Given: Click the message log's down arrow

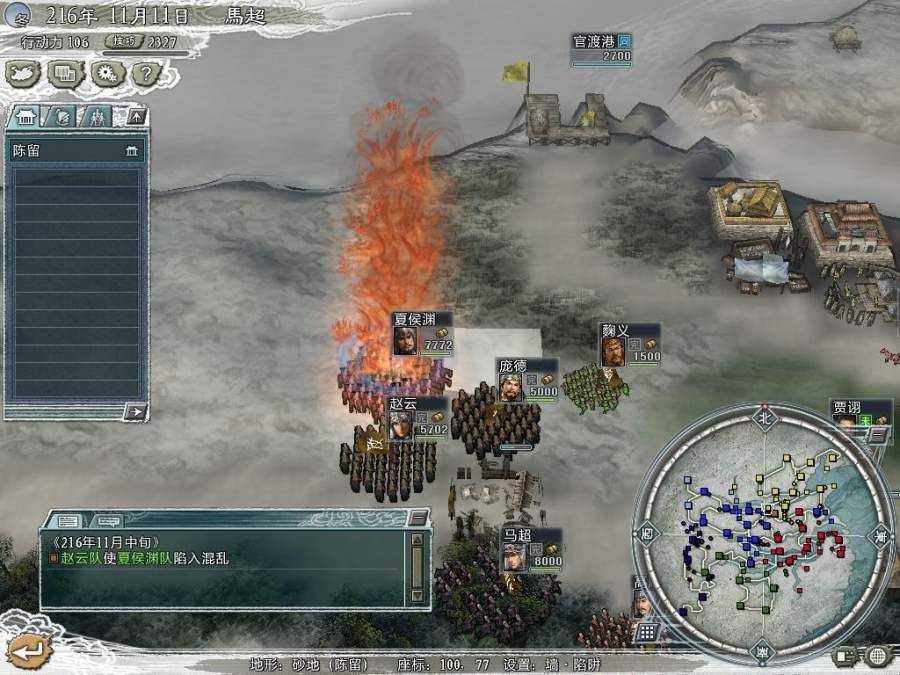Looking at the screenshot, I should pos(417,595).
